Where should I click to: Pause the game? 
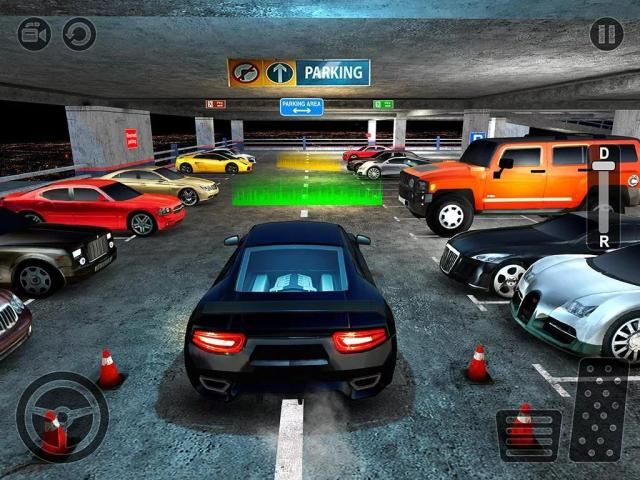pos(606,35)
